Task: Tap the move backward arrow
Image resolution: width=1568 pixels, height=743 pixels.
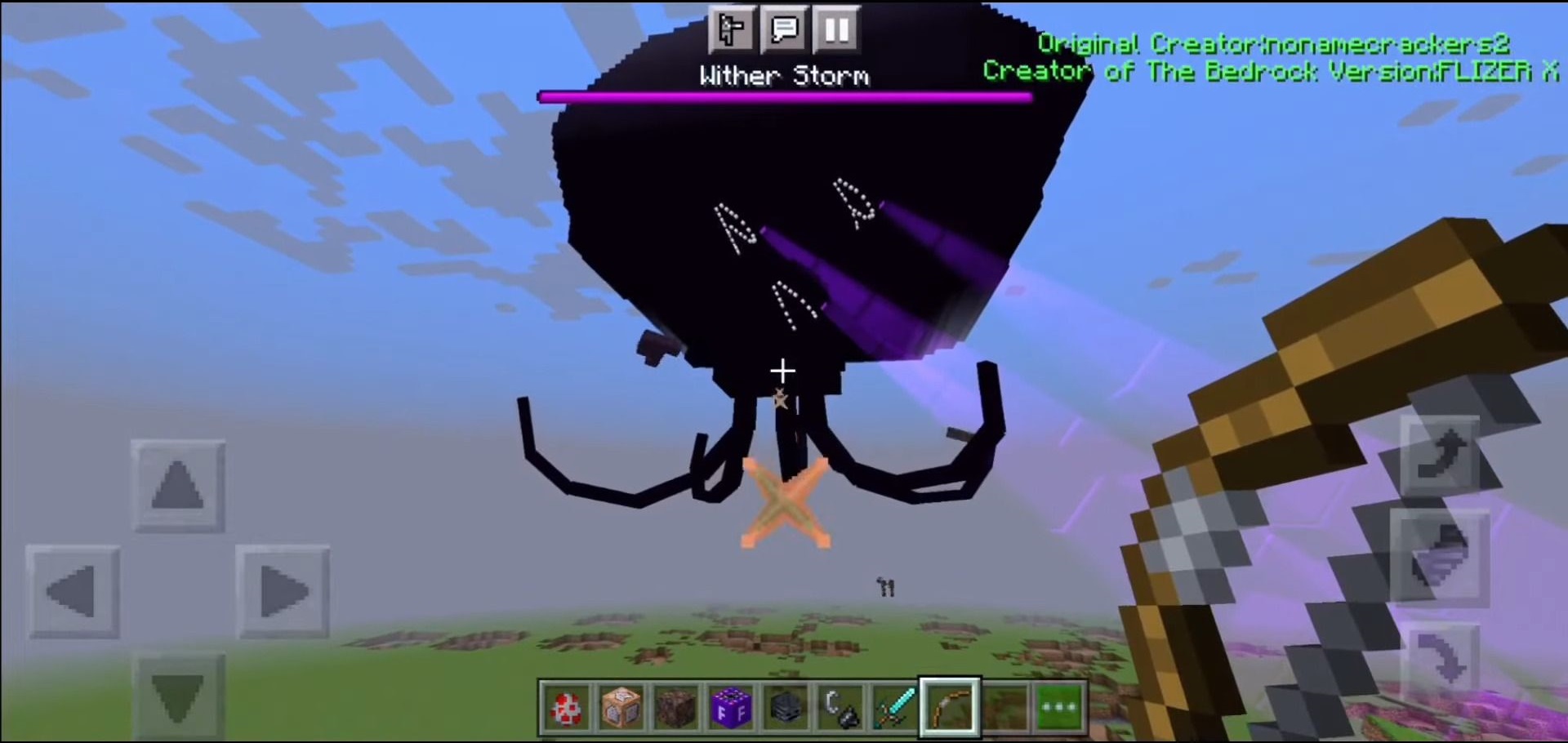Action: pyautogui.click(x=178, y=694)
